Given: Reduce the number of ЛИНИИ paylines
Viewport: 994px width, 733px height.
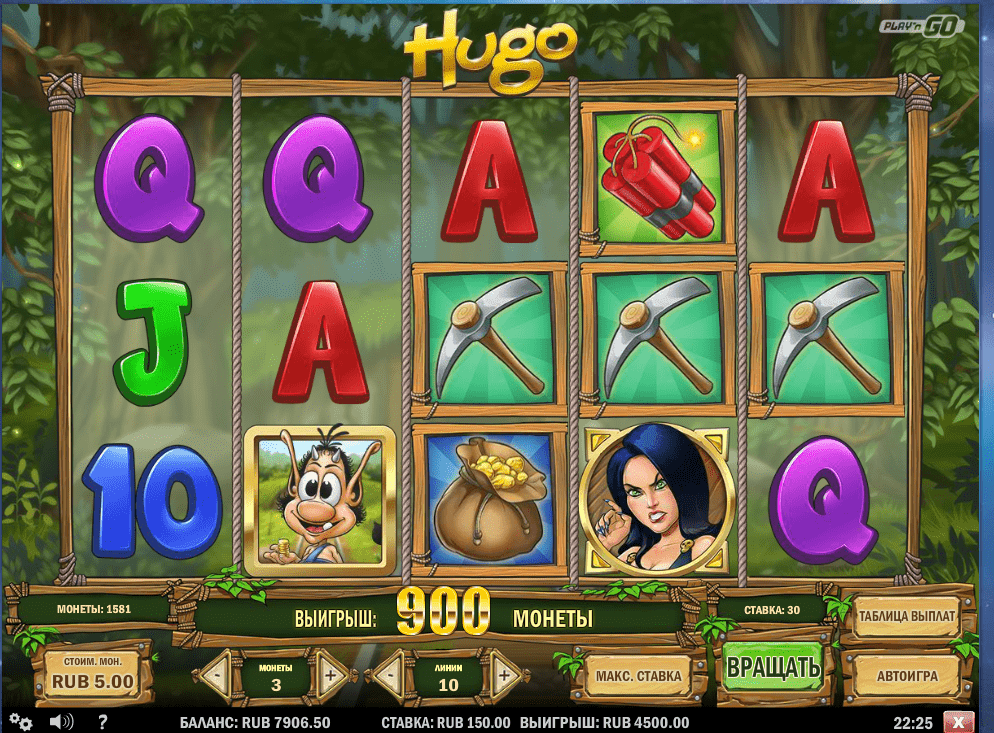Looking at the screenshot, I should click(391, 675).
